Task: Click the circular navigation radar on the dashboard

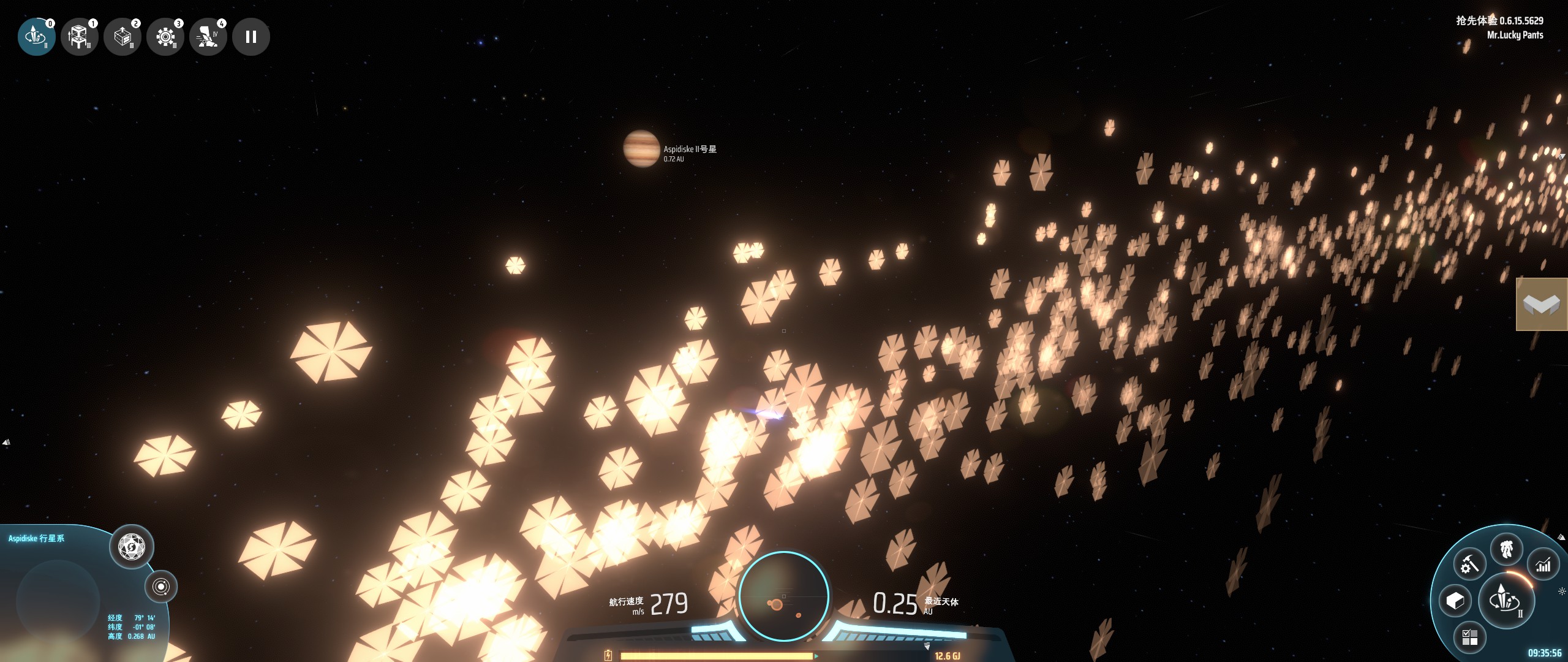Action: coord(783,596)
